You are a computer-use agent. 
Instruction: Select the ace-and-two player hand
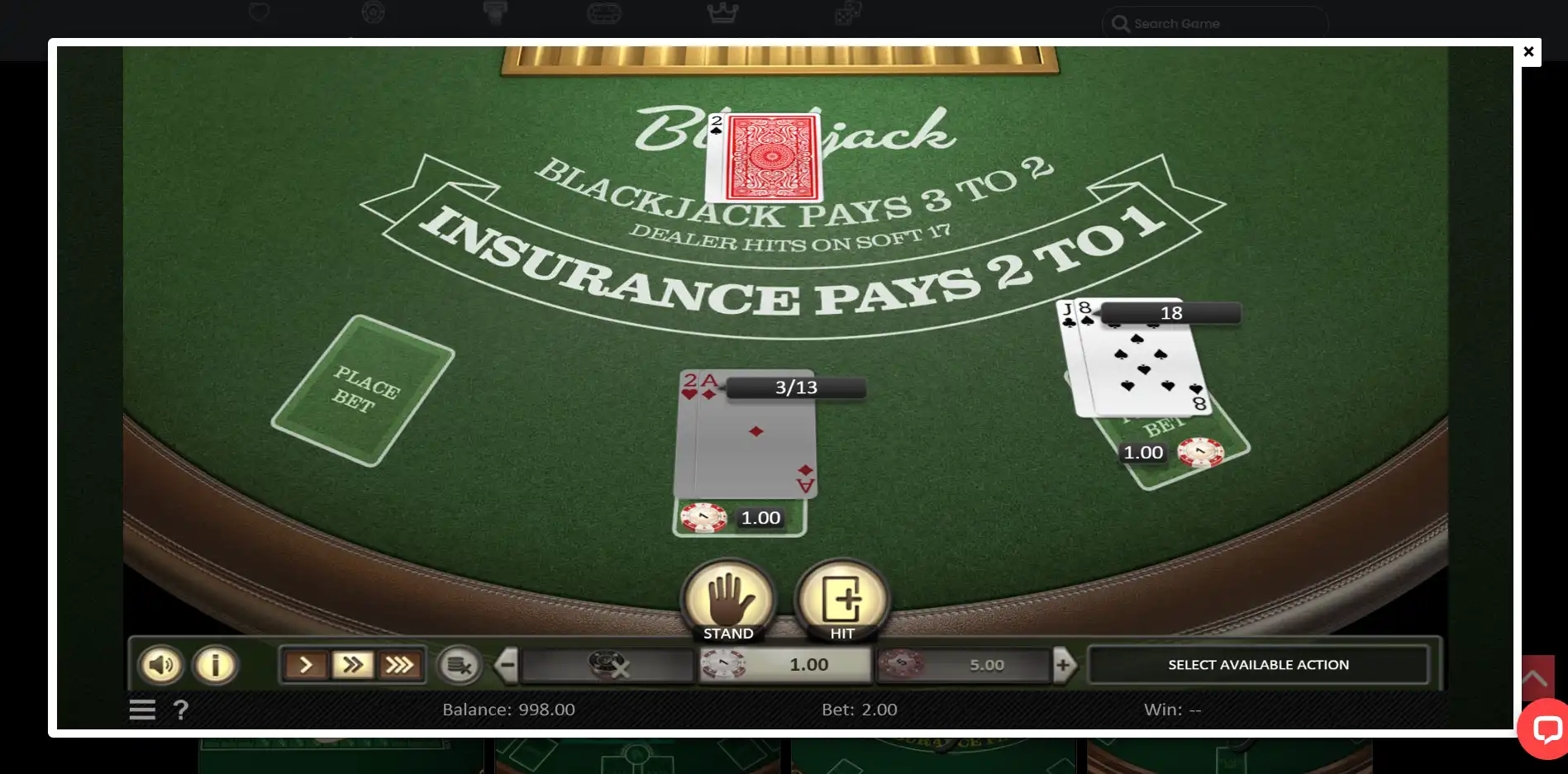click(746, 435)
